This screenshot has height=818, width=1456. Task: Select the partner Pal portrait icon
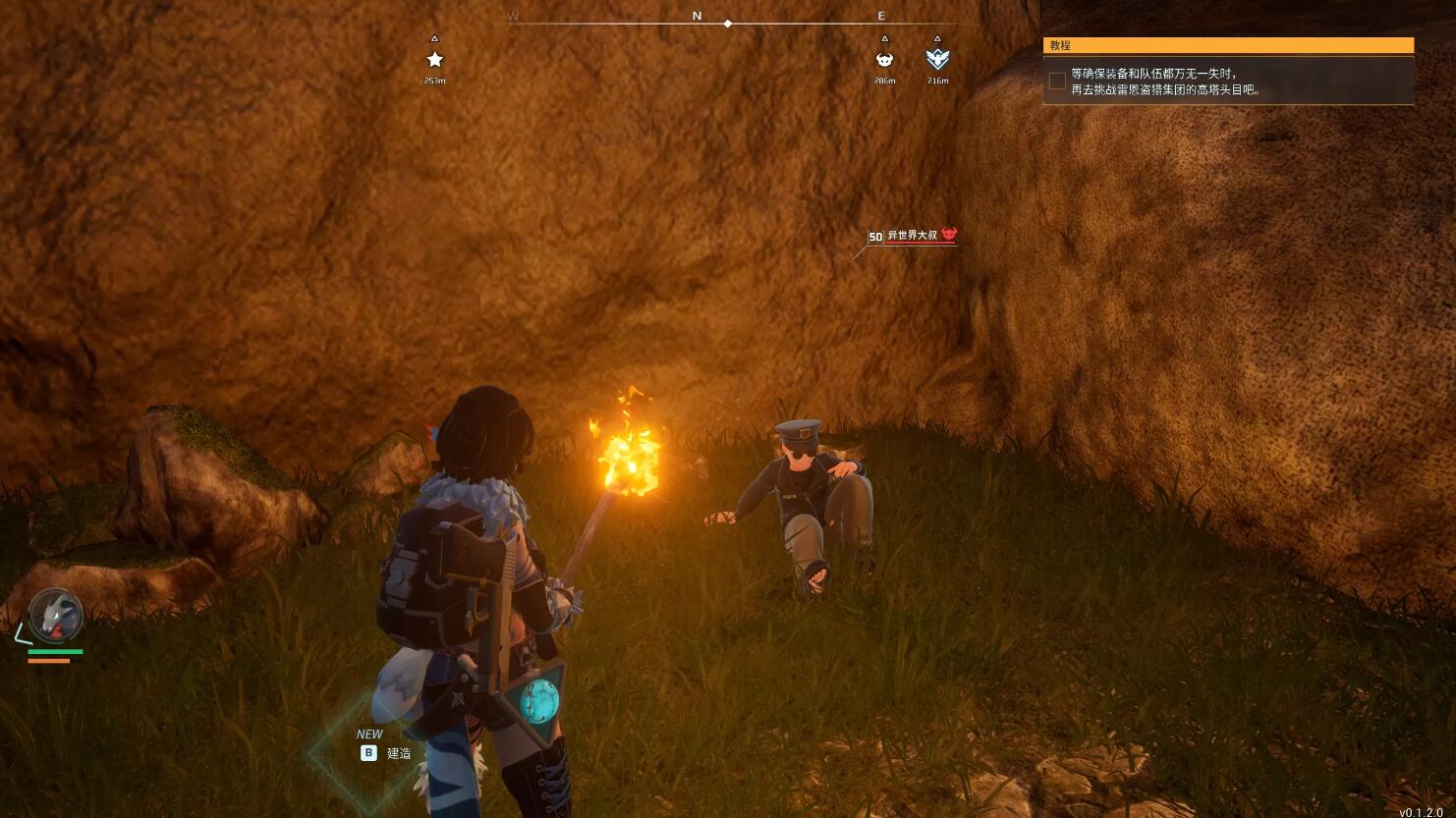(x=54, y=616)
